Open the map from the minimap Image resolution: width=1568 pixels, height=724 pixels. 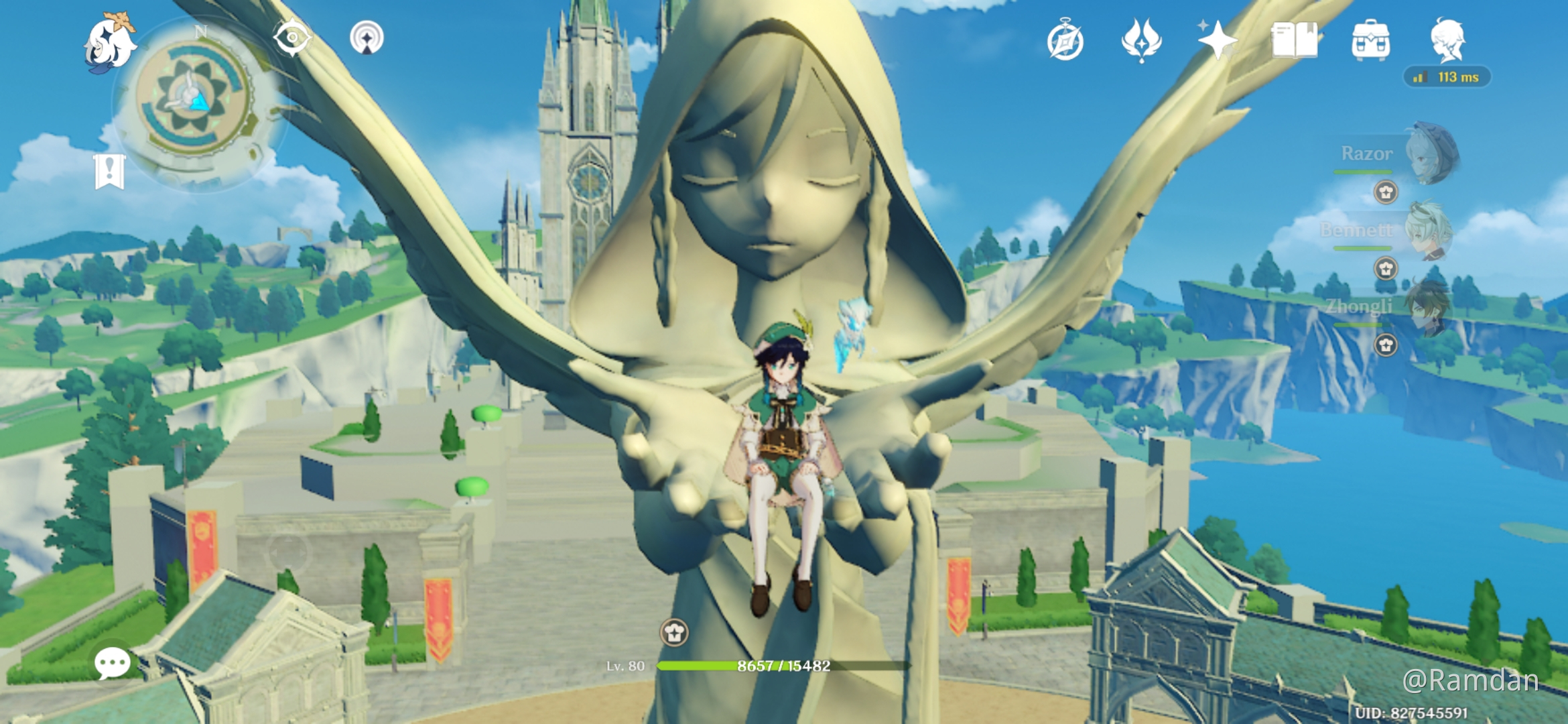[193, 101]
